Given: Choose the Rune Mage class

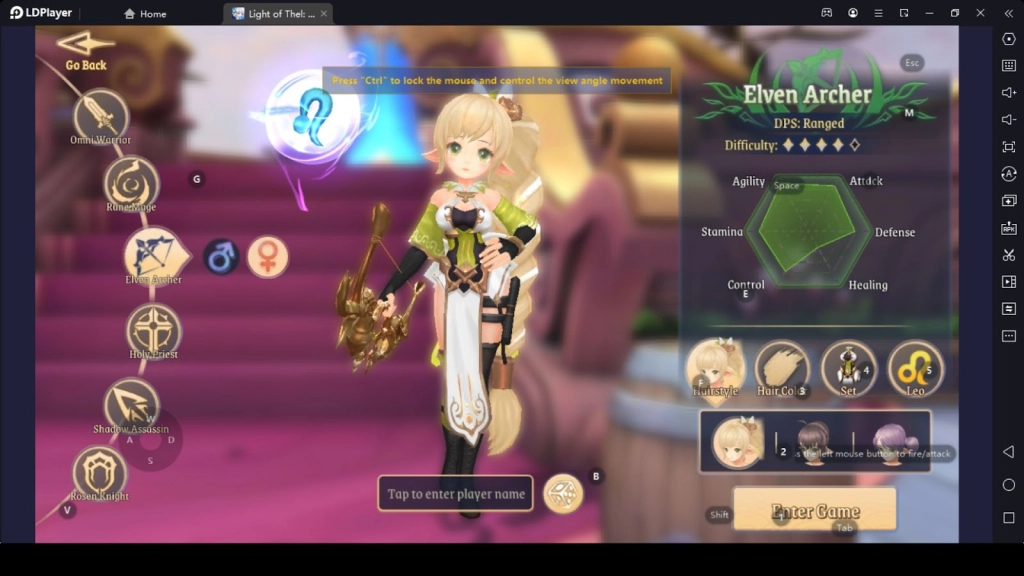Looking at the screenshot, I should point(131,181).
